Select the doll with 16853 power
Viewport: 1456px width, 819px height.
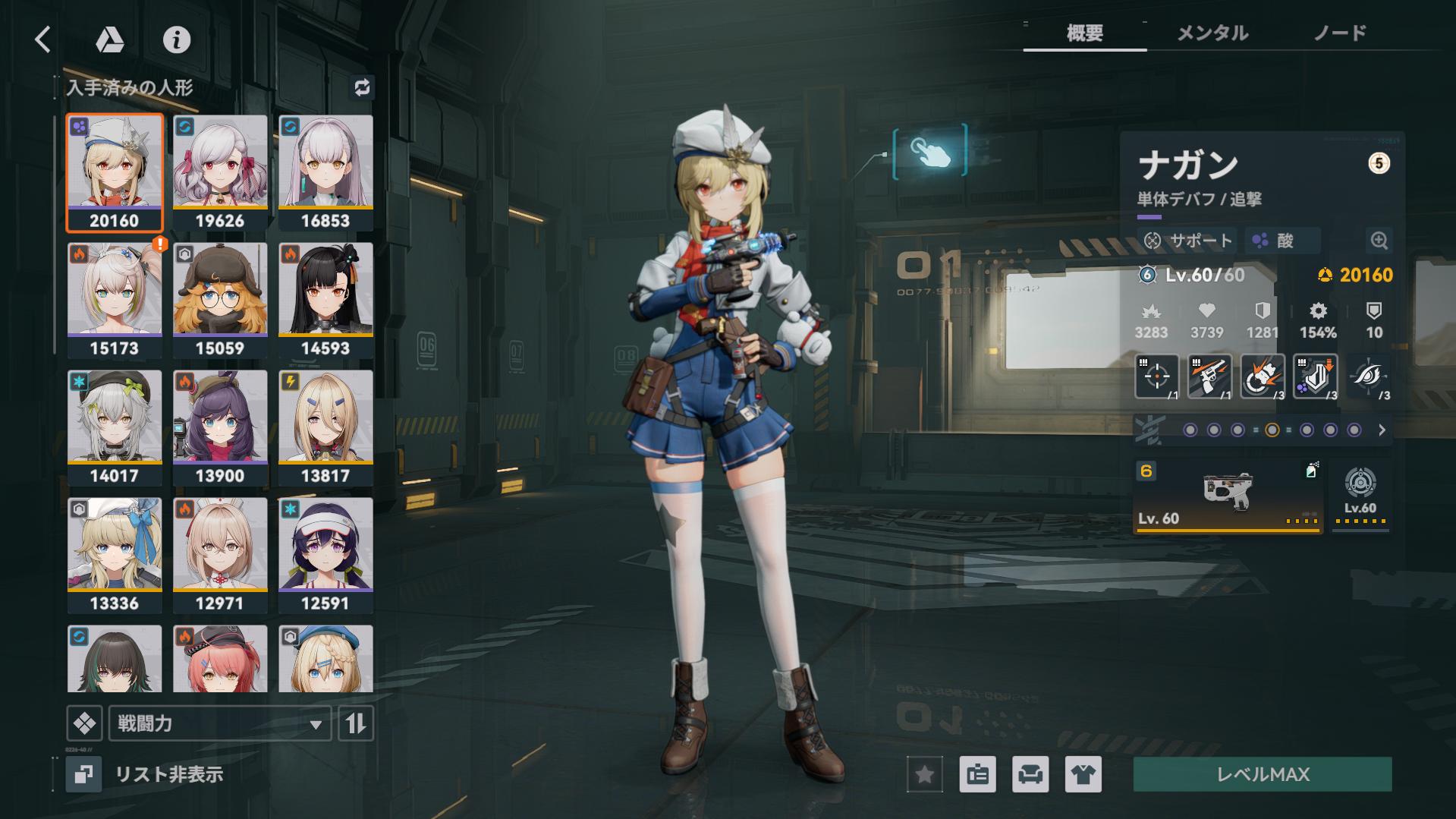(x=325, y=172)
